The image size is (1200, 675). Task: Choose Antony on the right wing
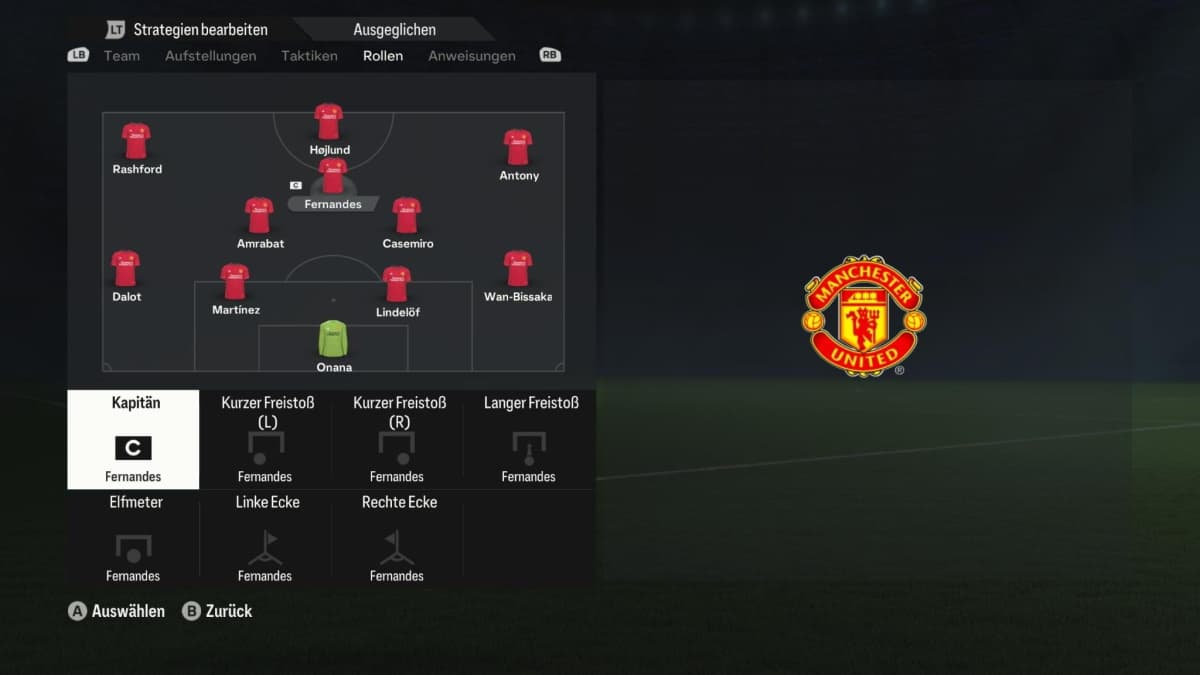518,148
